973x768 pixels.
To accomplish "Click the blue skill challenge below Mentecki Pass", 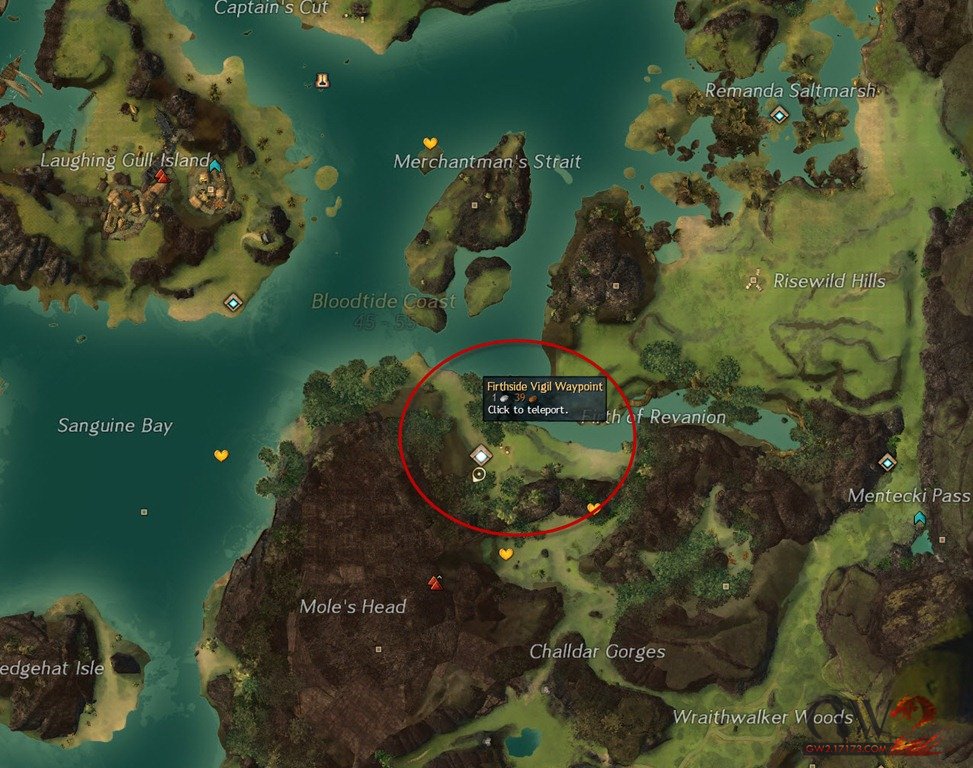I will coord(919,518).
